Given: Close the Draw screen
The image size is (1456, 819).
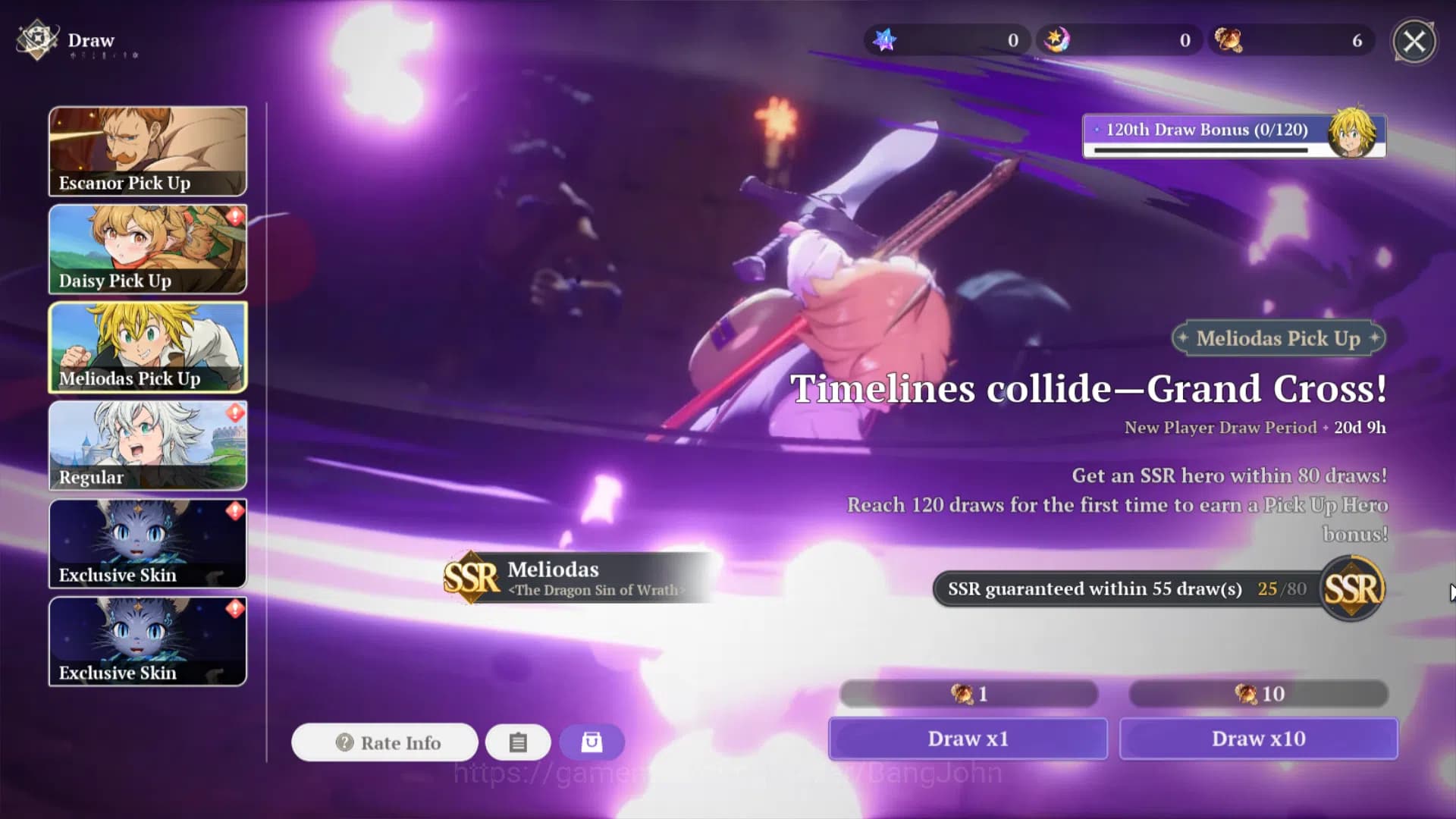Looking at the screenshot, I should (1414, 41).
